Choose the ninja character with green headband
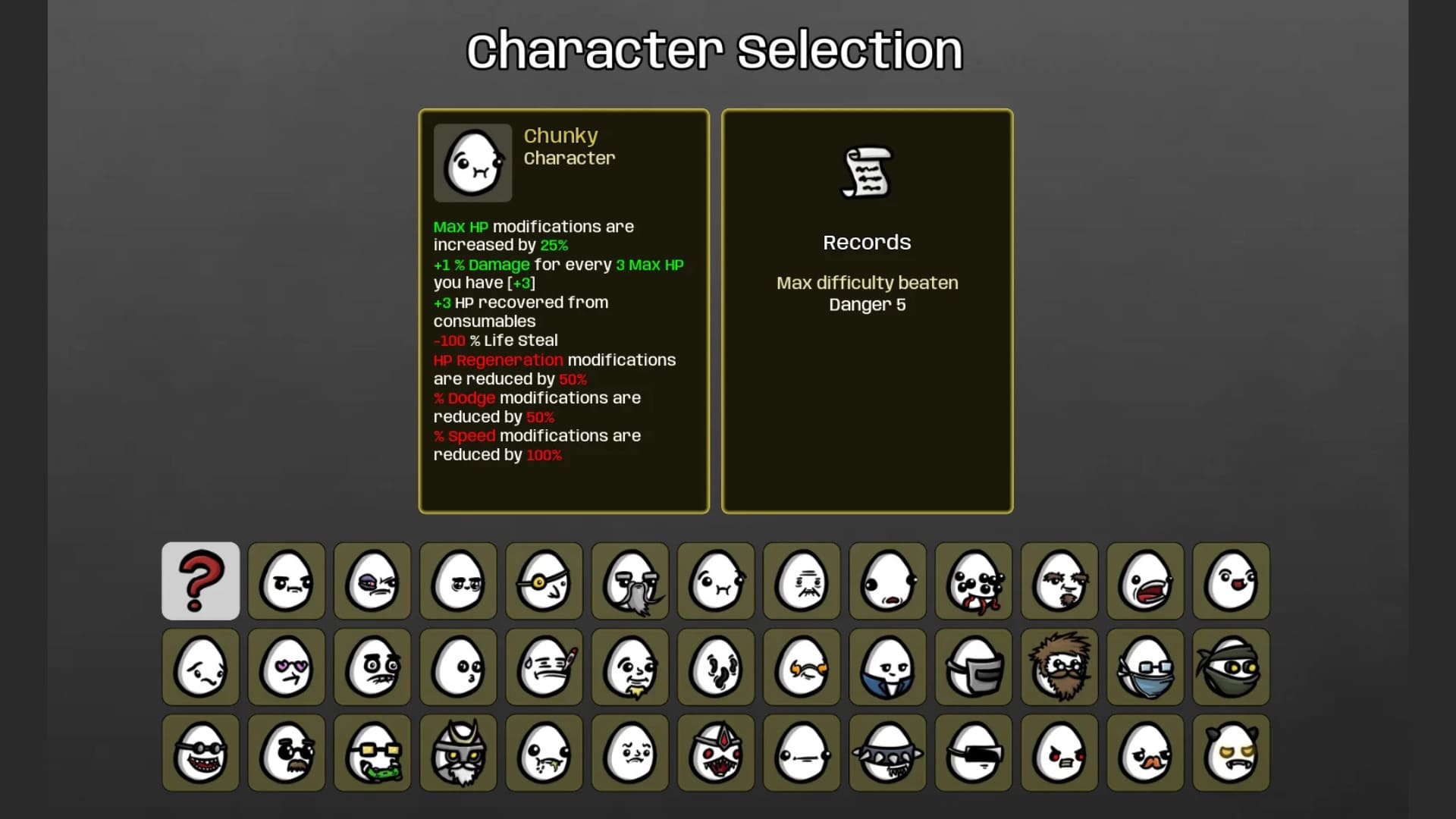This screenshot has width=1456, height=819. click(1231, 667)
